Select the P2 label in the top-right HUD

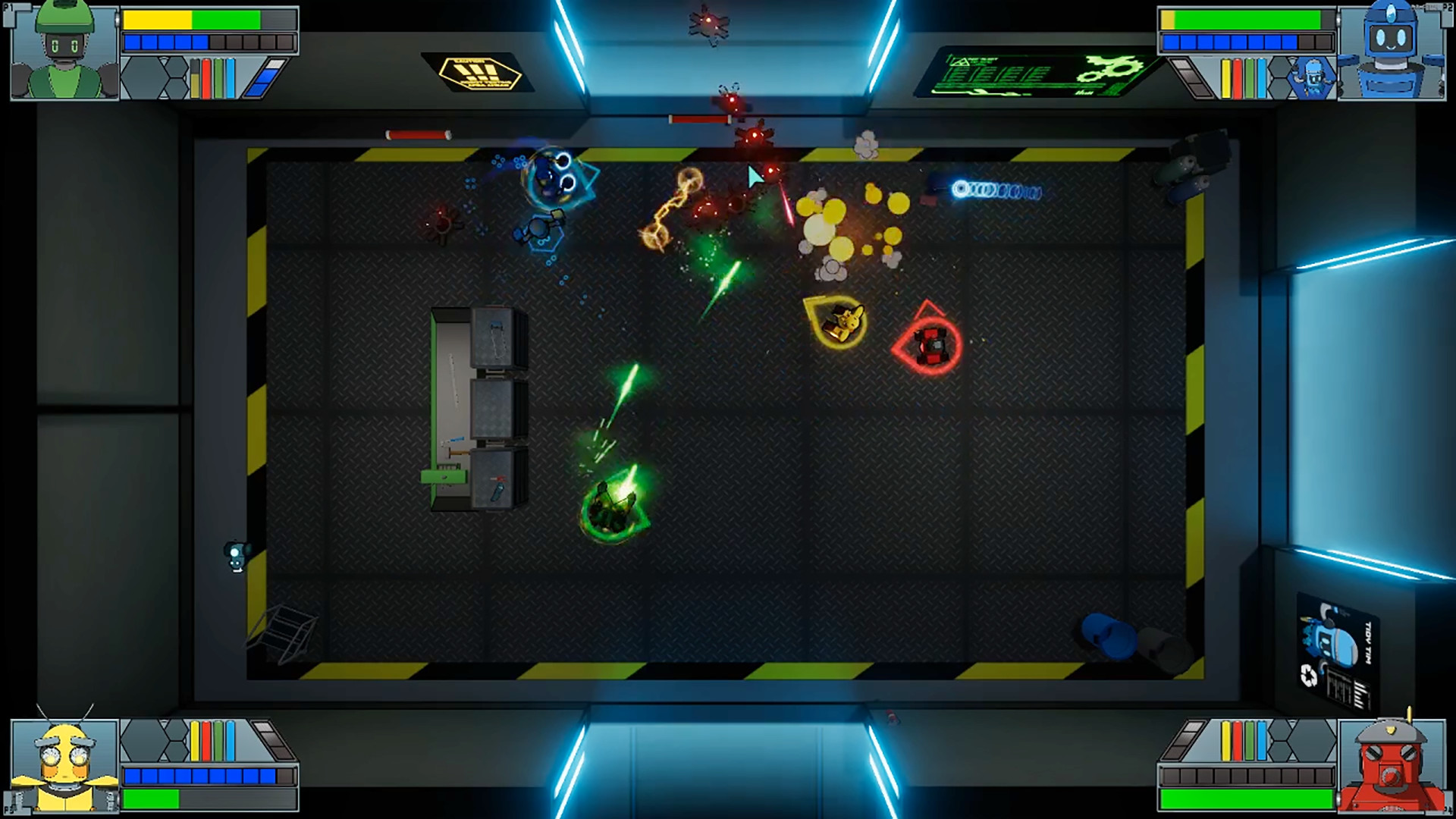[1447, 8]
